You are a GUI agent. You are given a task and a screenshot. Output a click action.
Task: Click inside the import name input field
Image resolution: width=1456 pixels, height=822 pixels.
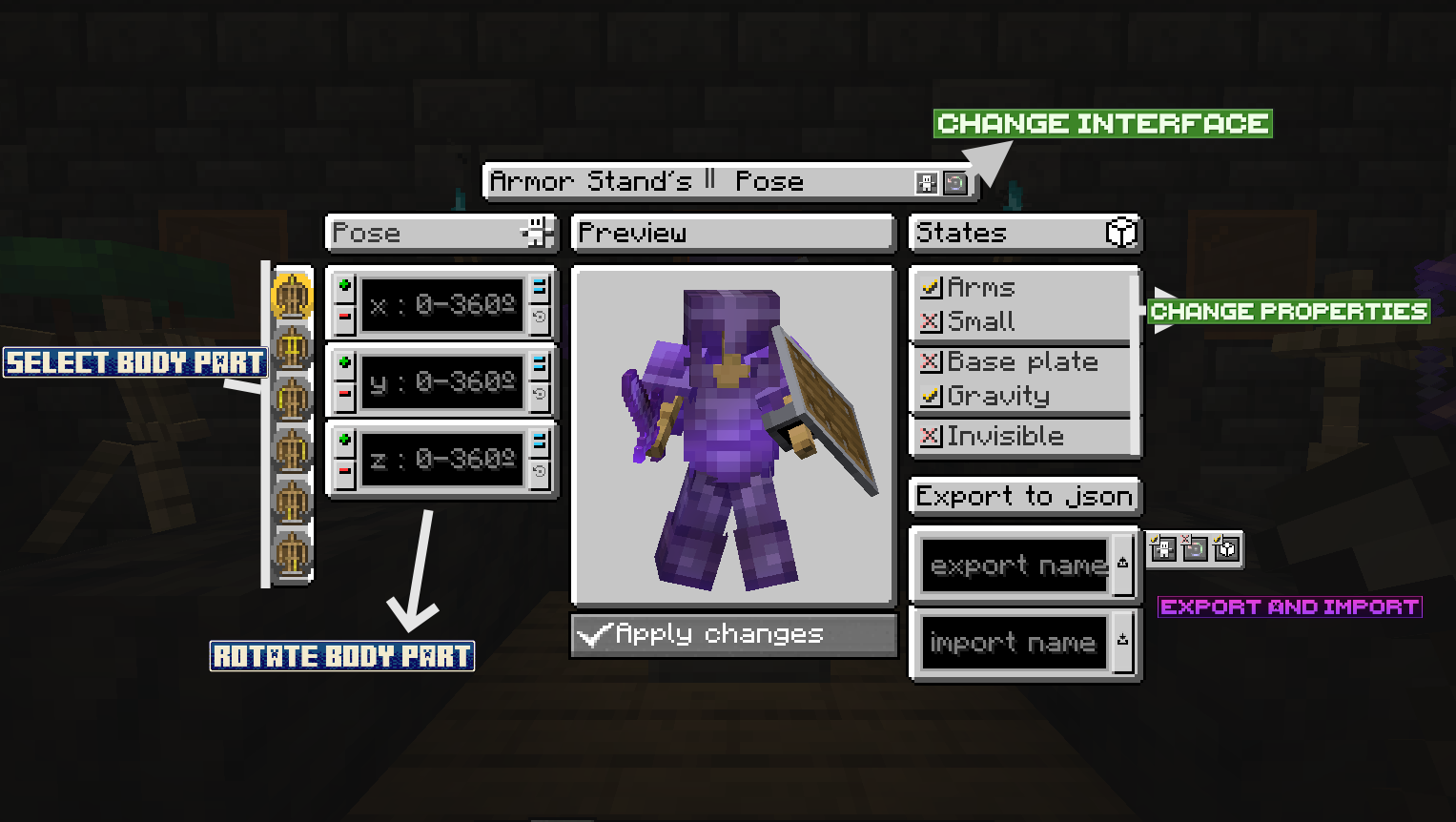(1013, 641)
